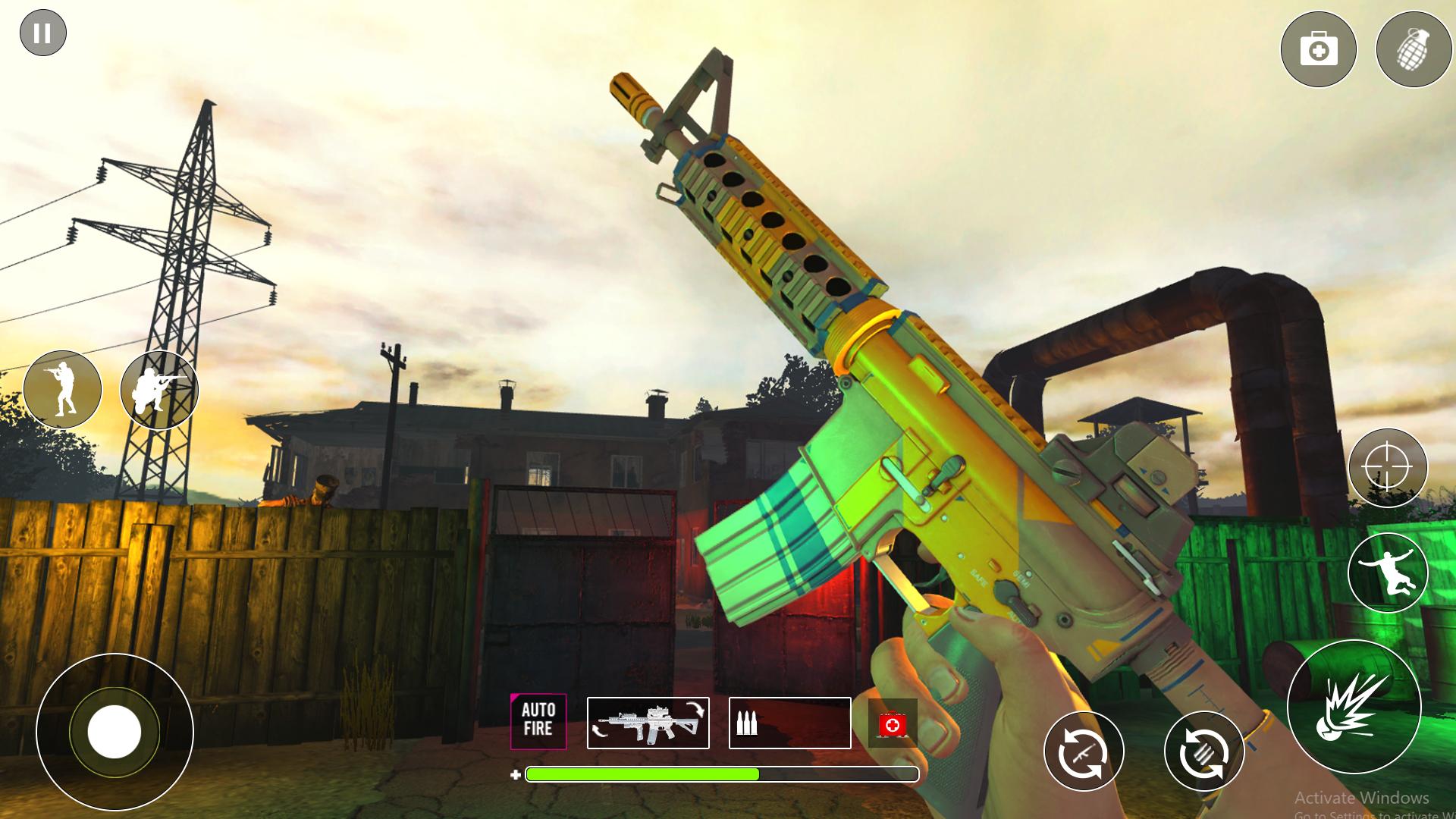1456x819 pixels.
Task: Use the medkit button
Action: coord(1318,50)
